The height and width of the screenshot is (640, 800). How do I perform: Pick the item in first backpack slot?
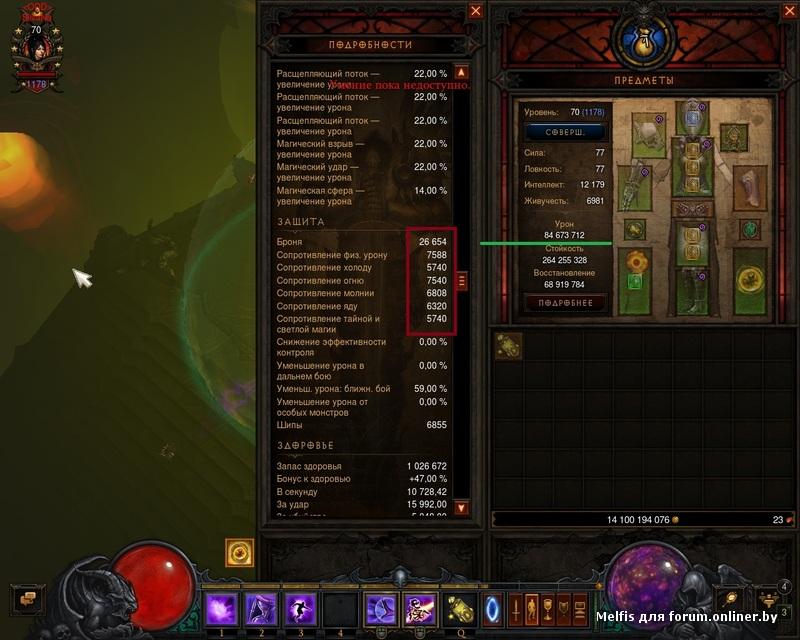508,346
